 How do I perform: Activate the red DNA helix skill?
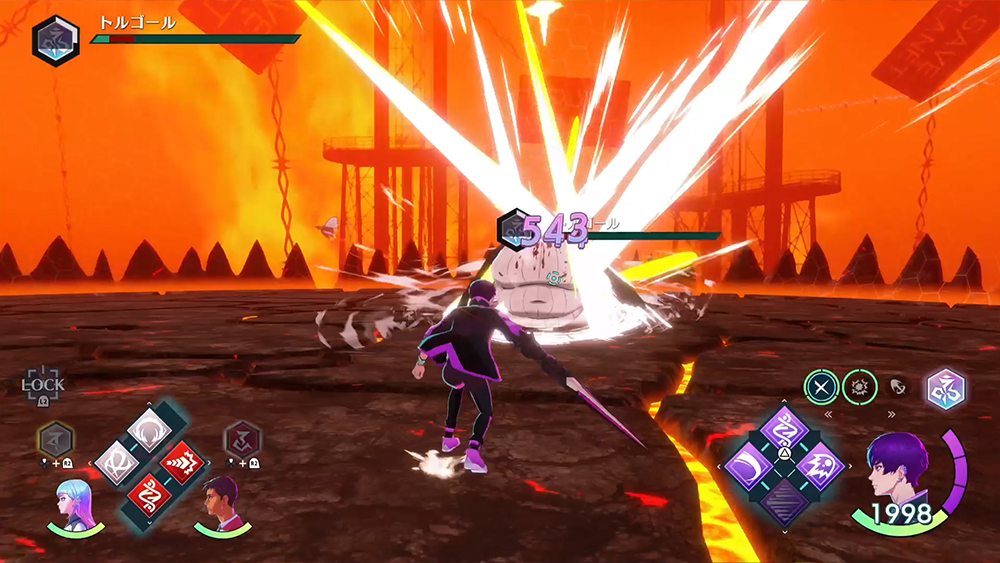pyautogui.click(x=149, y=495)
